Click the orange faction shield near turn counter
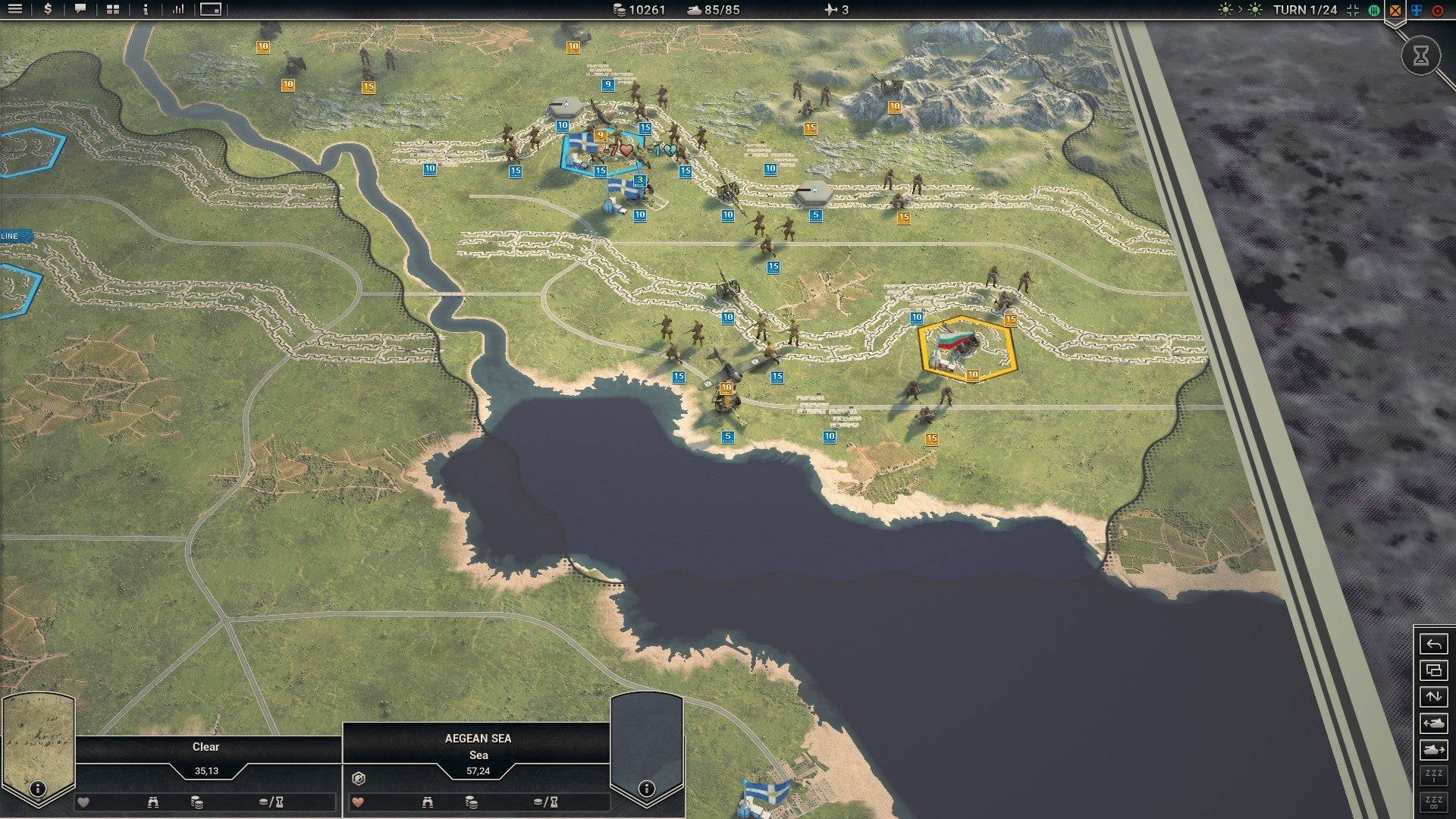Image resolution: width=1456 pixels, height=819 pixels. [x=1395, y=11]
